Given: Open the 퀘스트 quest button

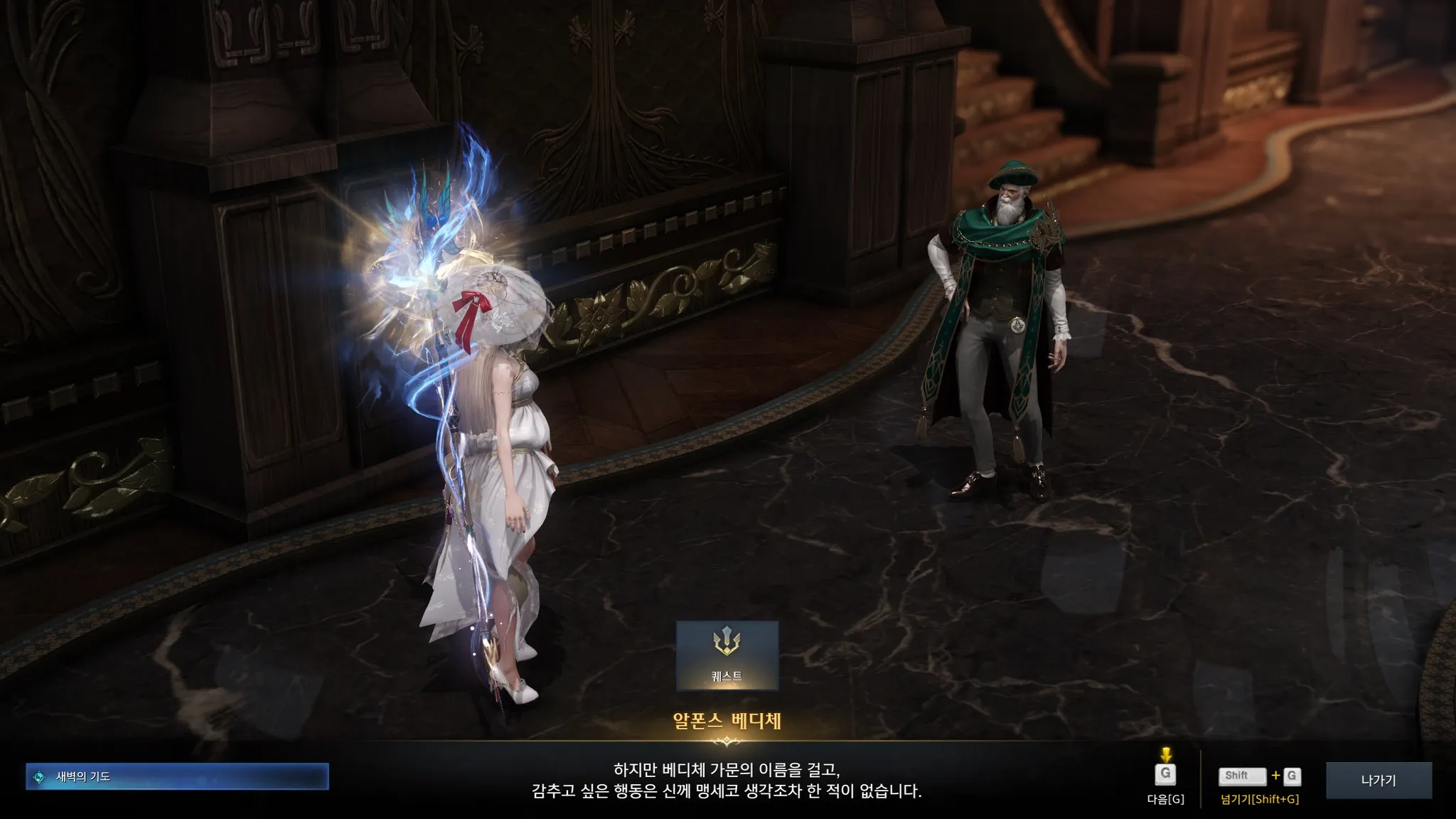Looking at the screenshot, I should coord(727,655).
